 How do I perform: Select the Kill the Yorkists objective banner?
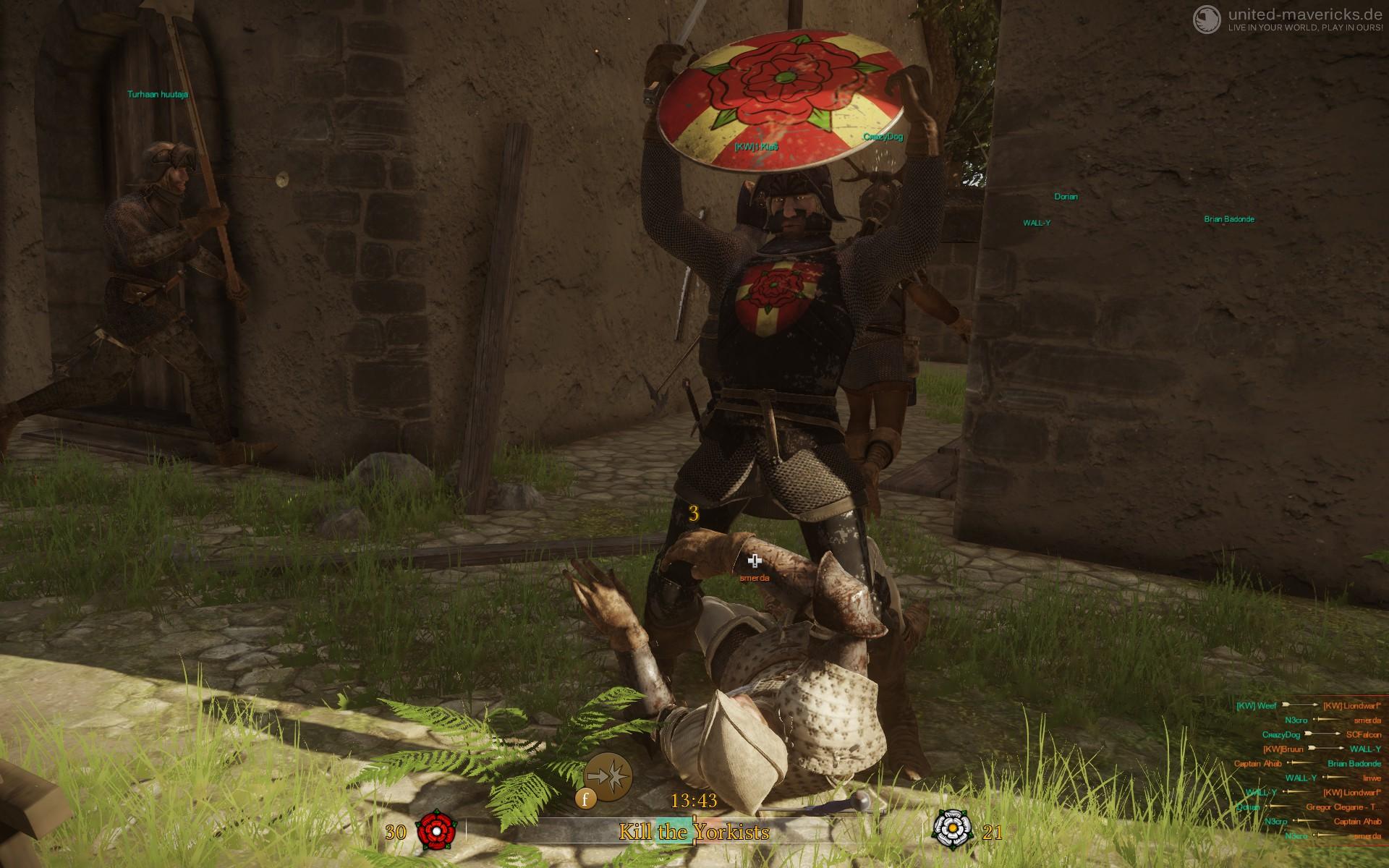pos(693,832)
